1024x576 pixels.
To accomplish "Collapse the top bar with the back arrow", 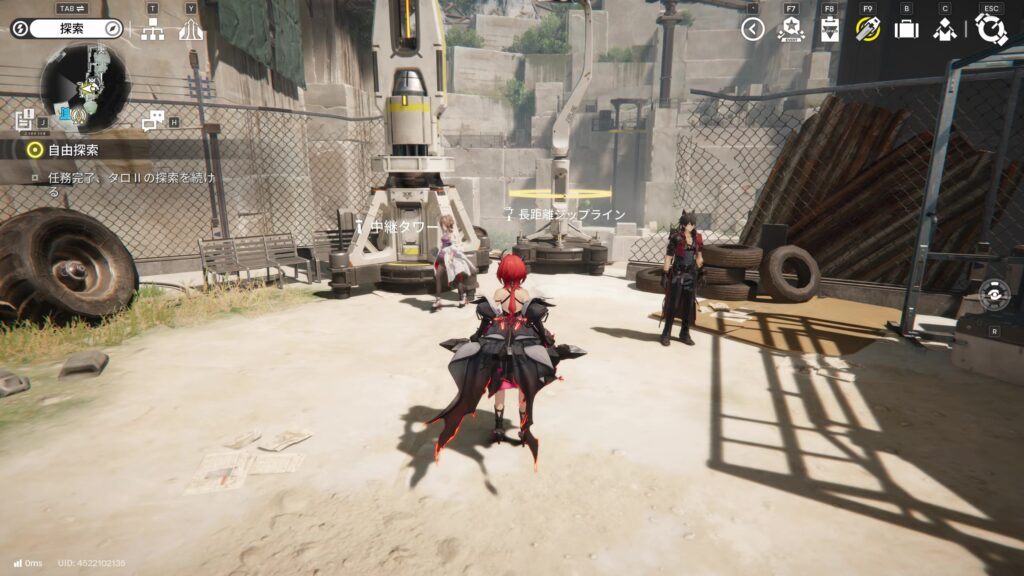I will 753,30.
